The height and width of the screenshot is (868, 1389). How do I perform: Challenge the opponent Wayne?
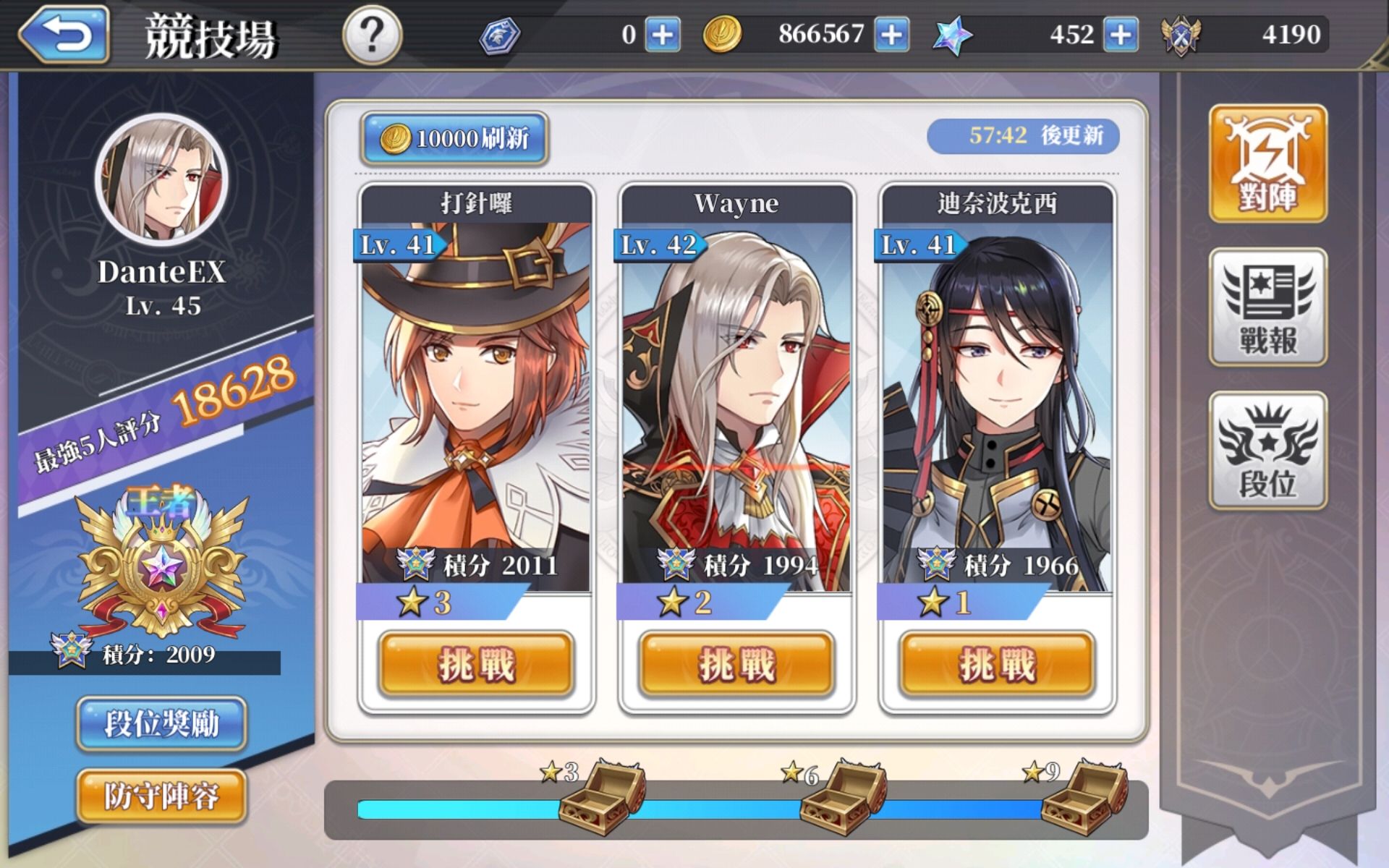coord(736,664)
